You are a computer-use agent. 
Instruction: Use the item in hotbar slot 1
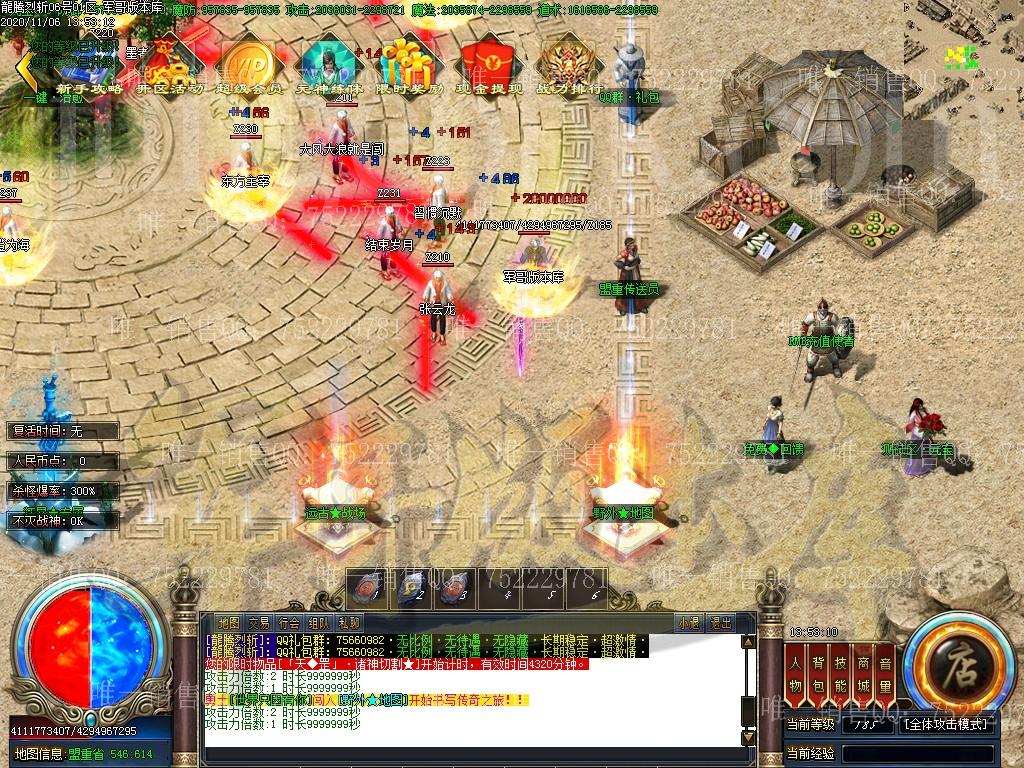click(367, 588)
